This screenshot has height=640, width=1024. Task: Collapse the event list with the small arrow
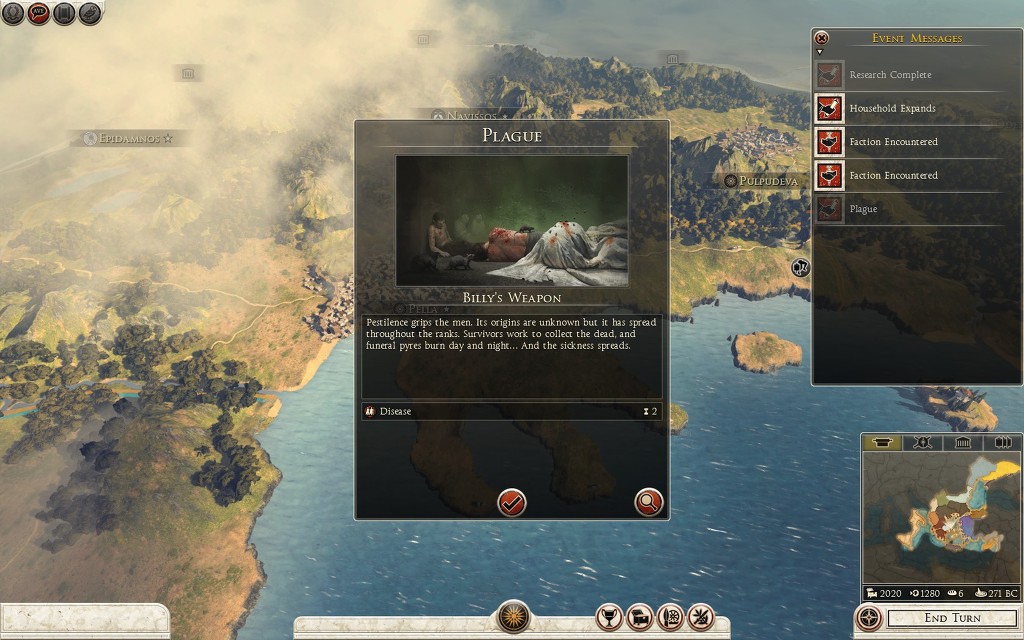820,52
